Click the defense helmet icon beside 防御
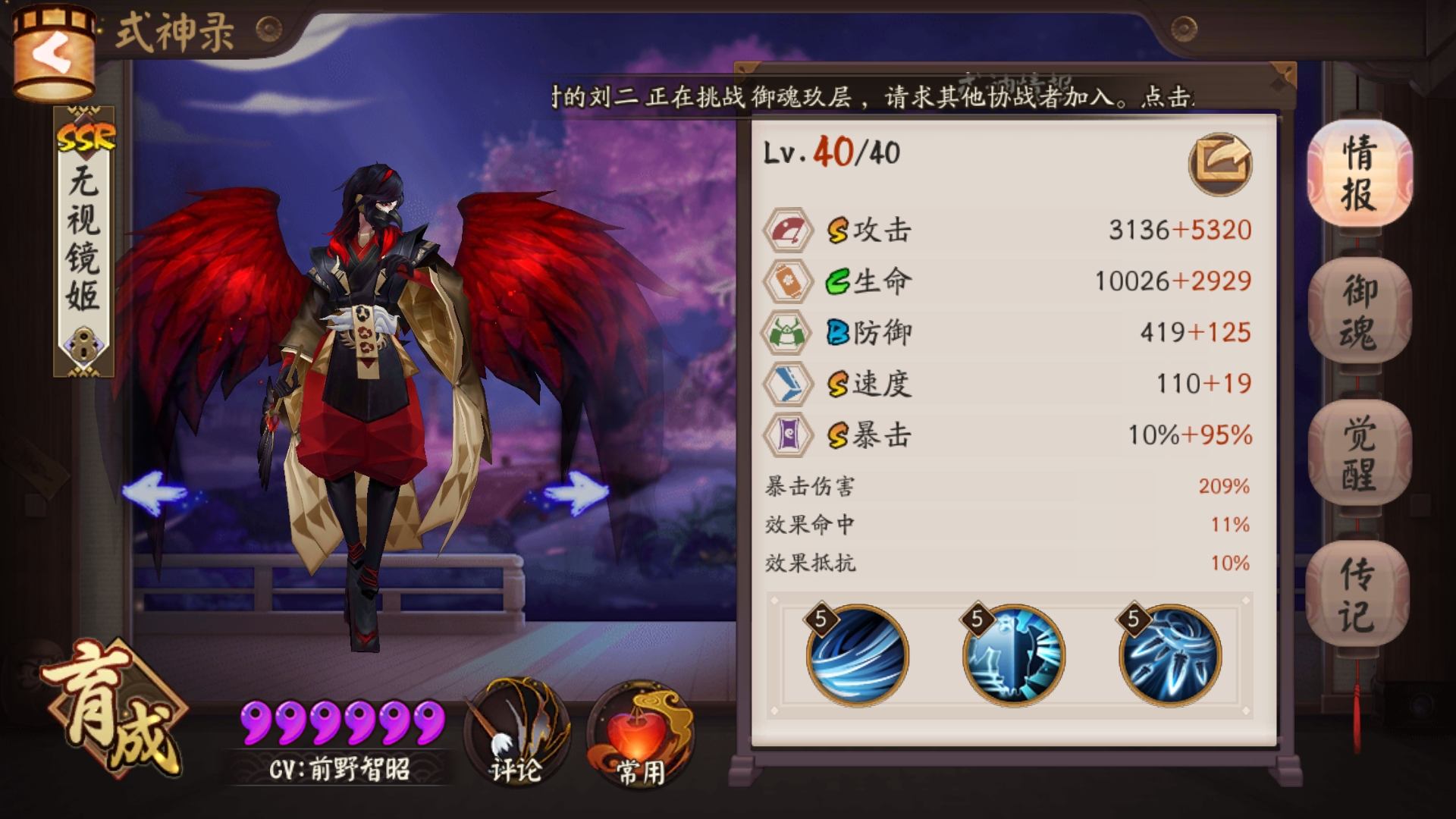 [787, 331]
